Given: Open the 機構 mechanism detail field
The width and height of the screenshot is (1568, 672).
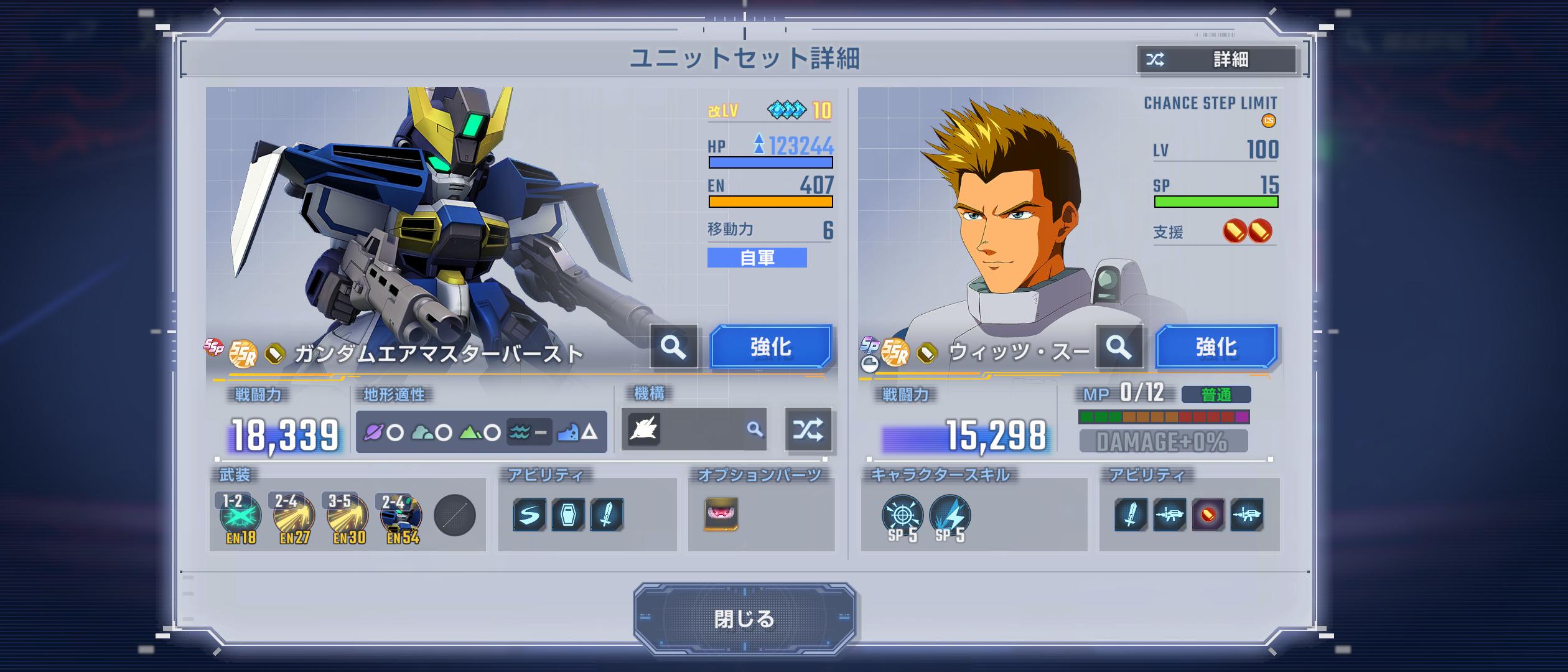Looking at the screenshot, I should (694, 429).
